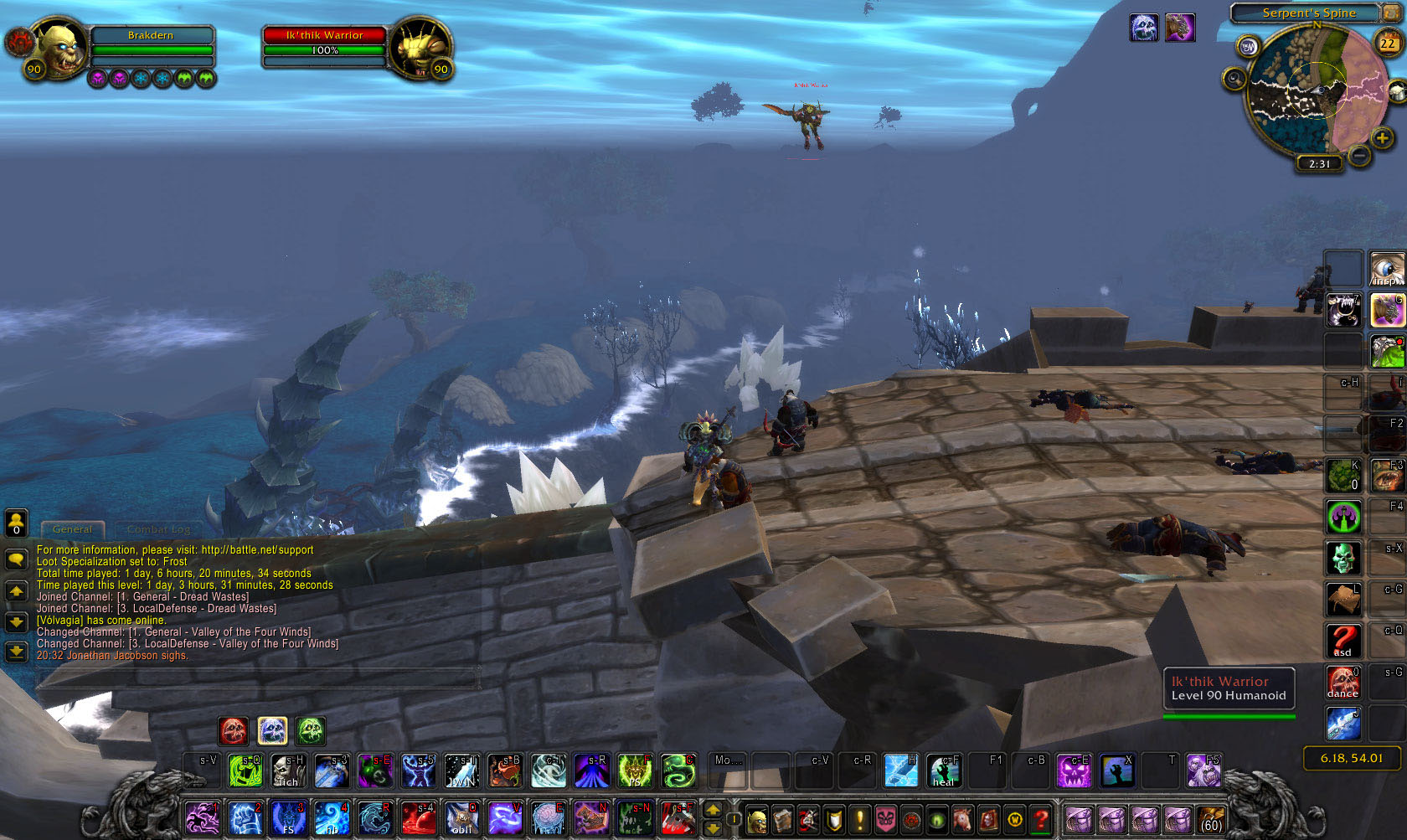Click the Ik'thik Warrior target portrait
The height and width of the screenshot is (840, 1407).
pyautogui.click(x=419, y=49)
